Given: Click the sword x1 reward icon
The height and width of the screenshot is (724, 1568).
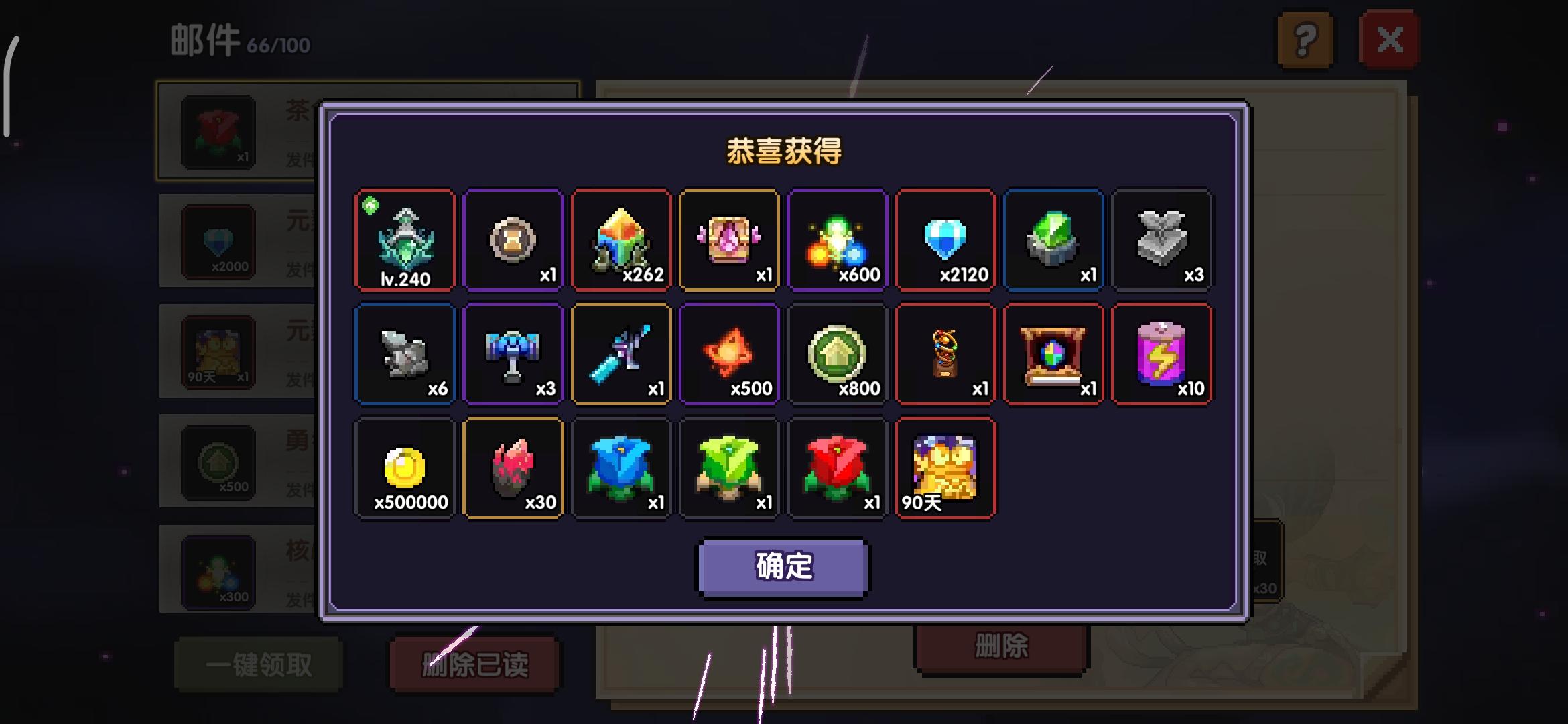Looking at the screenshot, I should pos(621,354).
